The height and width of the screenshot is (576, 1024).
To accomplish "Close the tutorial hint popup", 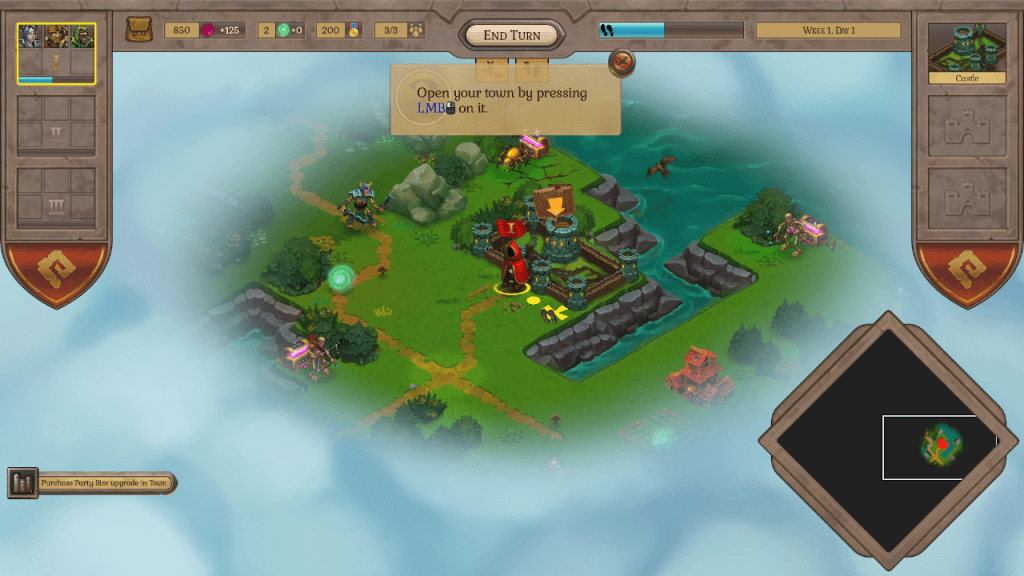I will [x=622, y=63].
